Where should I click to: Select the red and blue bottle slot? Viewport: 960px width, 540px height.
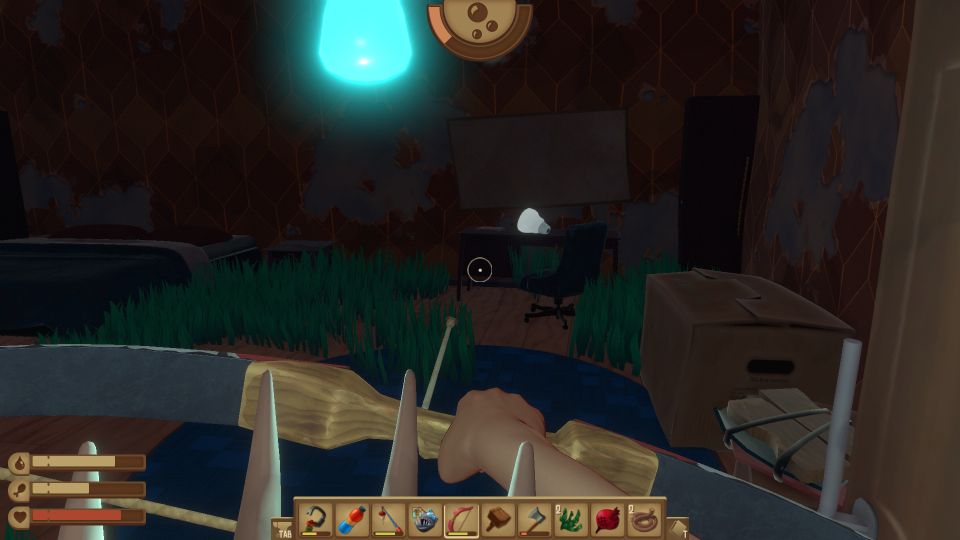(x=352, y=519)
